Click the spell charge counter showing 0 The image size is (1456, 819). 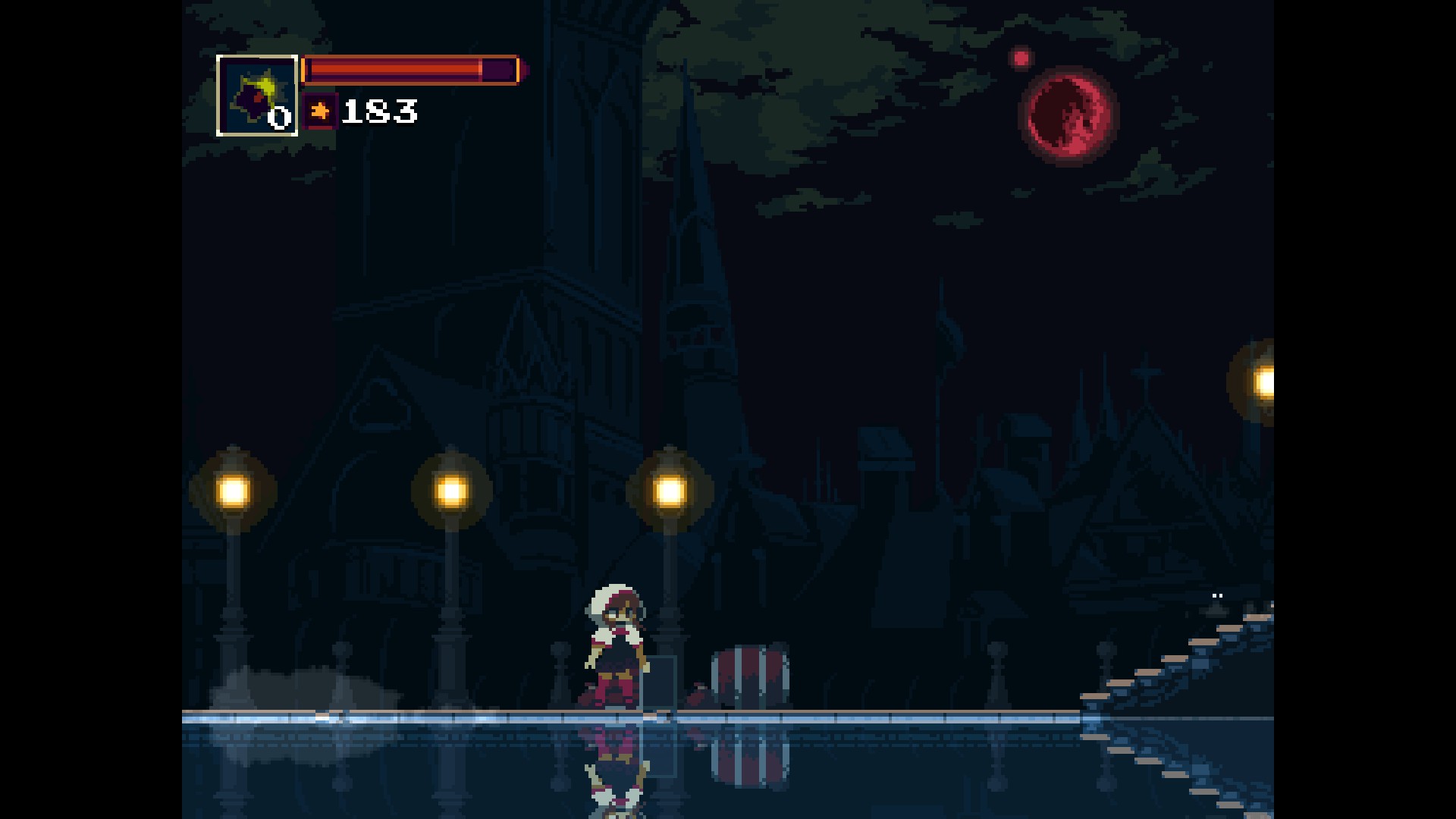[x=278, y=118]
